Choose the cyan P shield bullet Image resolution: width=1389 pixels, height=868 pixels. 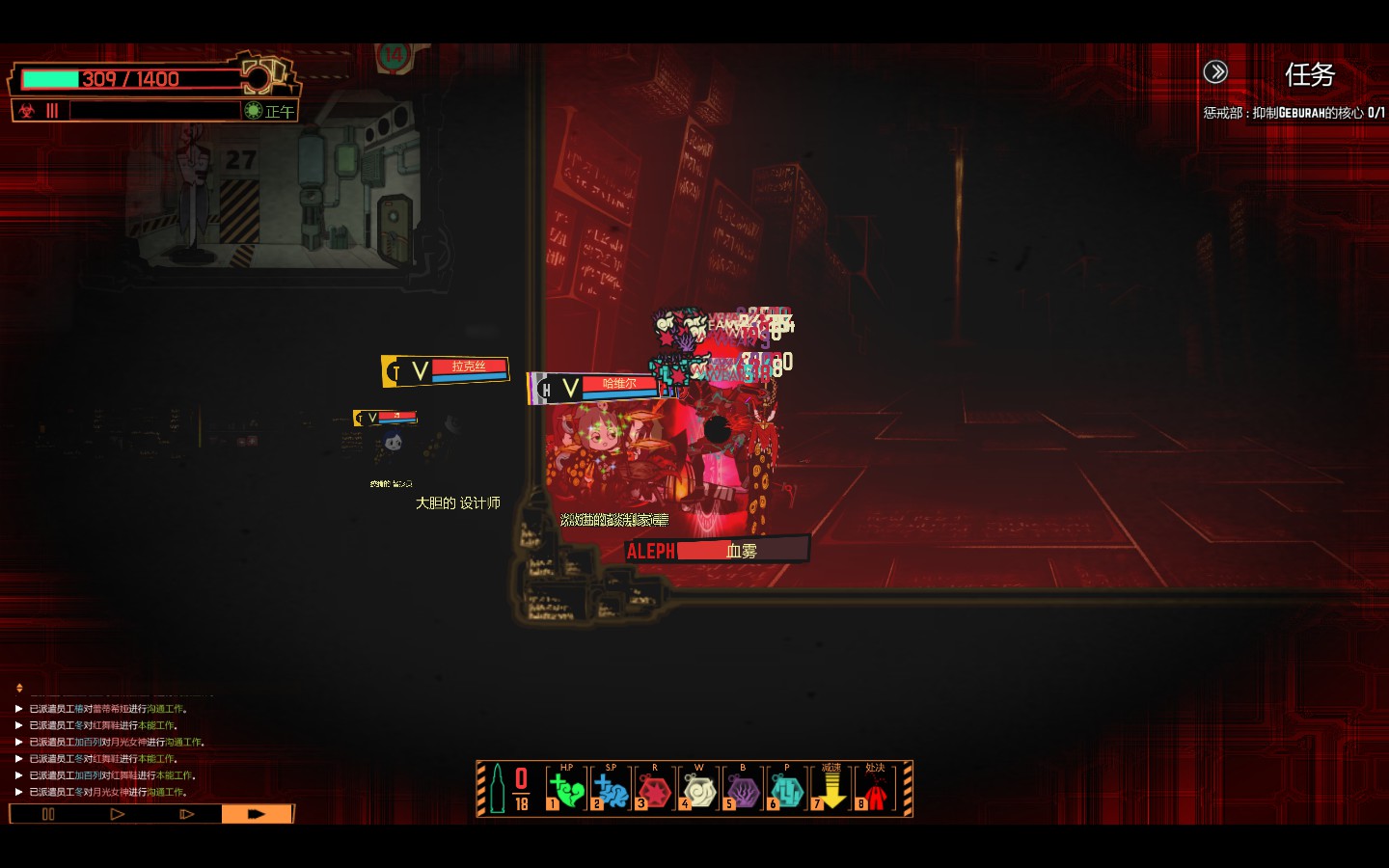pos(787,790)
